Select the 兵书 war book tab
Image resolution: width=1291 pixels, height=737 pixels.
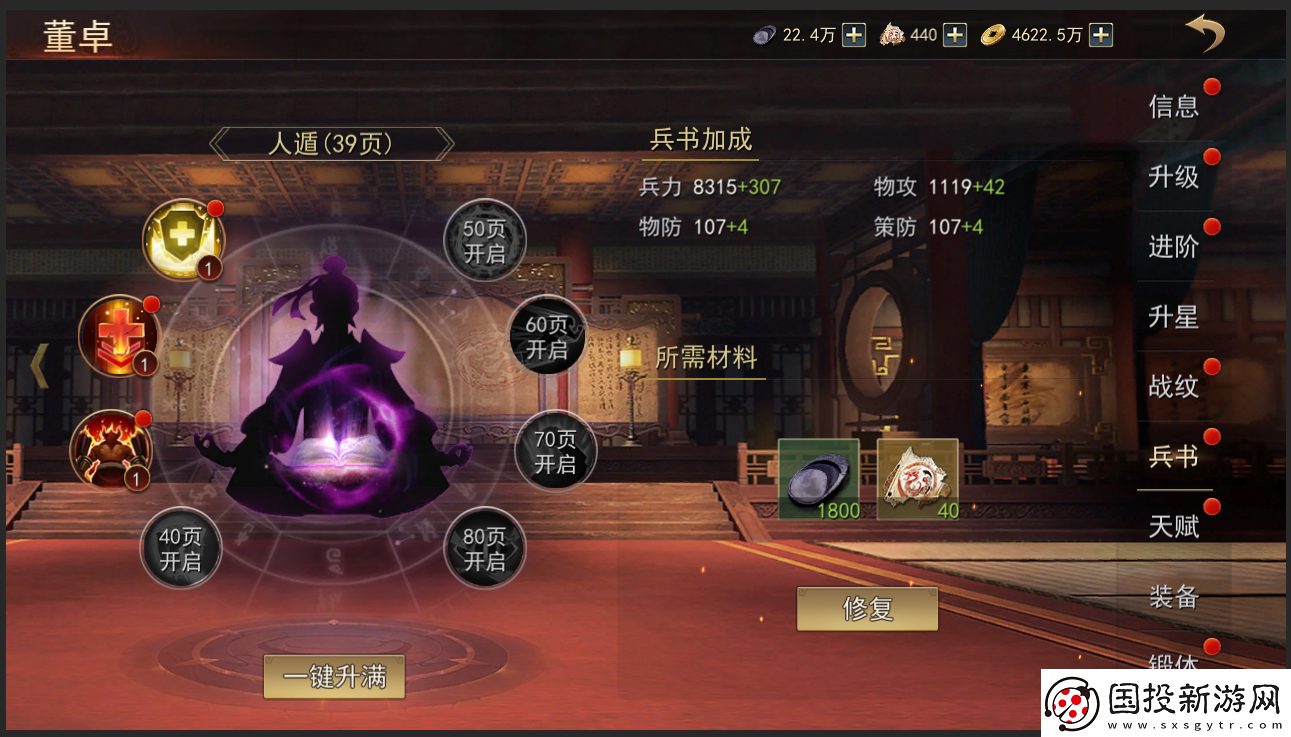[x=1173, y=457]
